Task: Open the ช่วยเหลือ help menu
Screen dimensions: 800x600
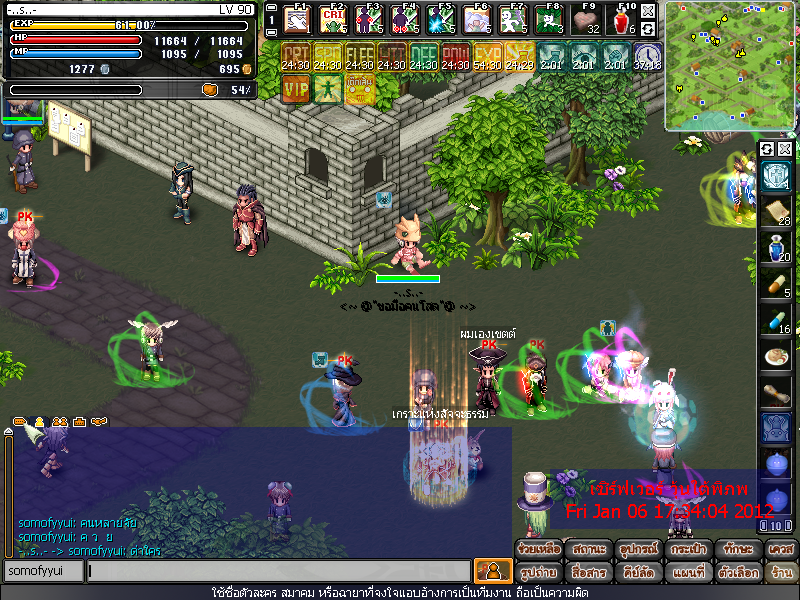Action: [x=538, y=551]
